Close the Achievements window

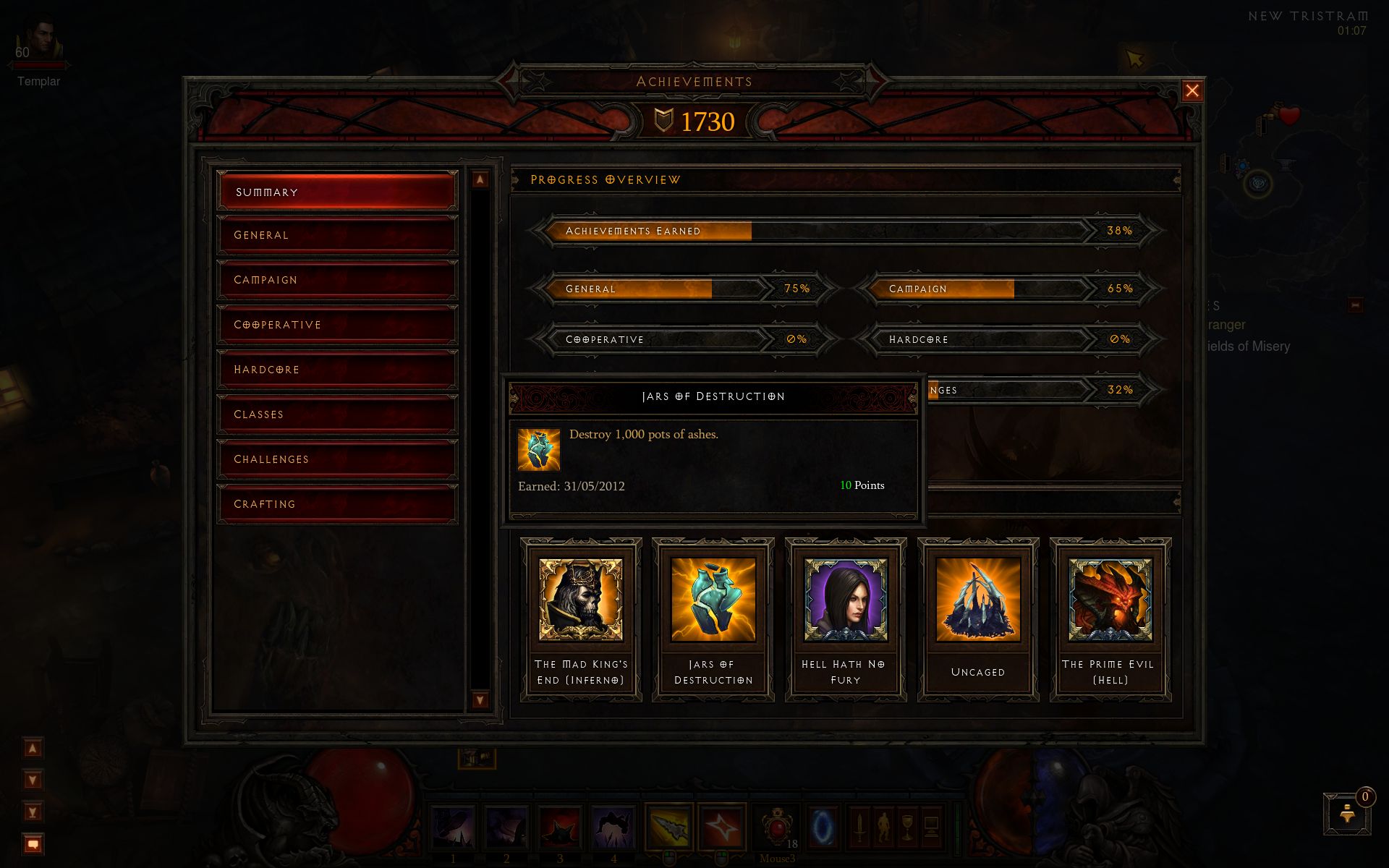click(x=1192, y=91)
